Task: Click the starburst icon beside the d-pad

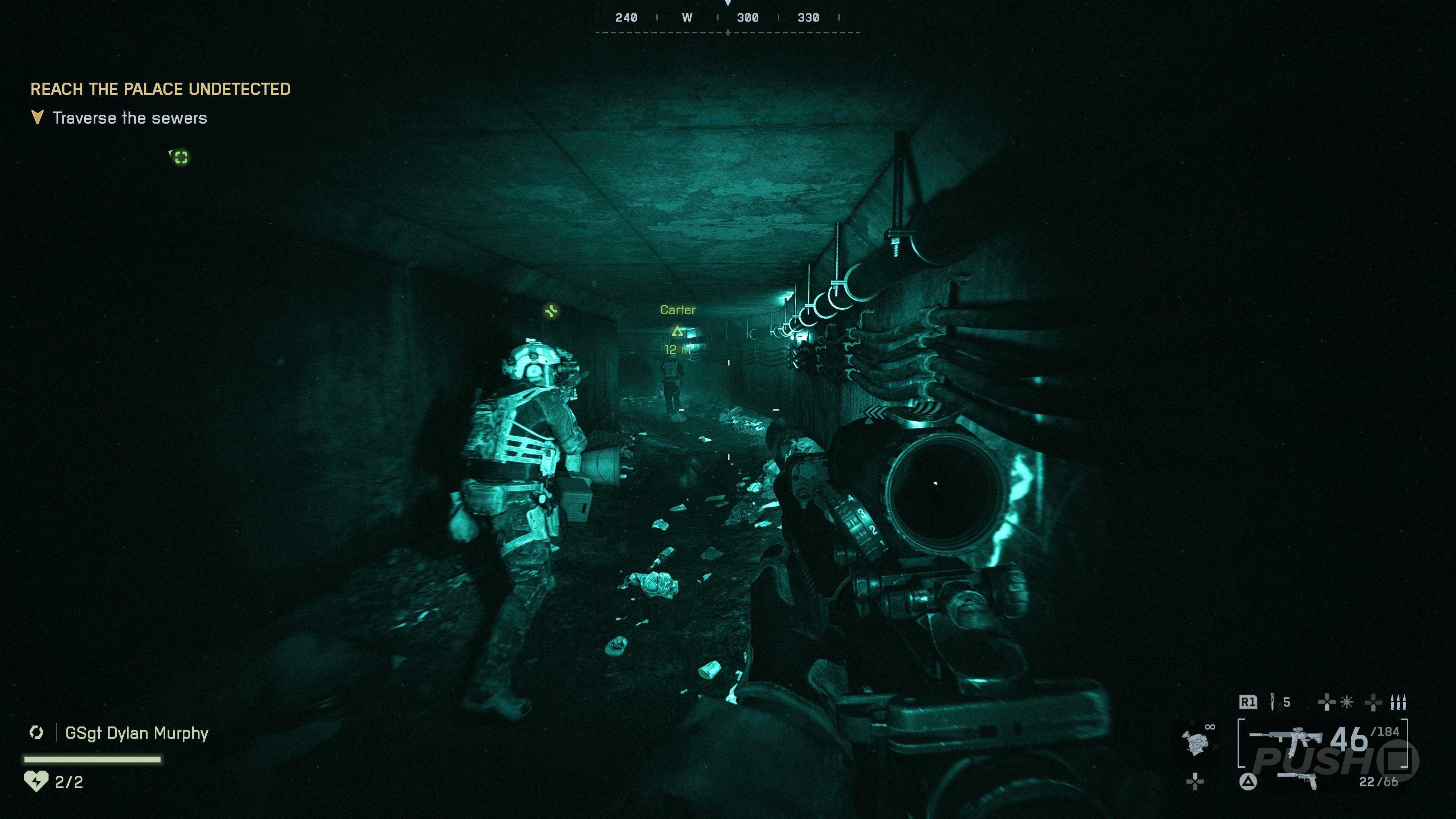Action: pyautogui.click(x=1347, y=703)
